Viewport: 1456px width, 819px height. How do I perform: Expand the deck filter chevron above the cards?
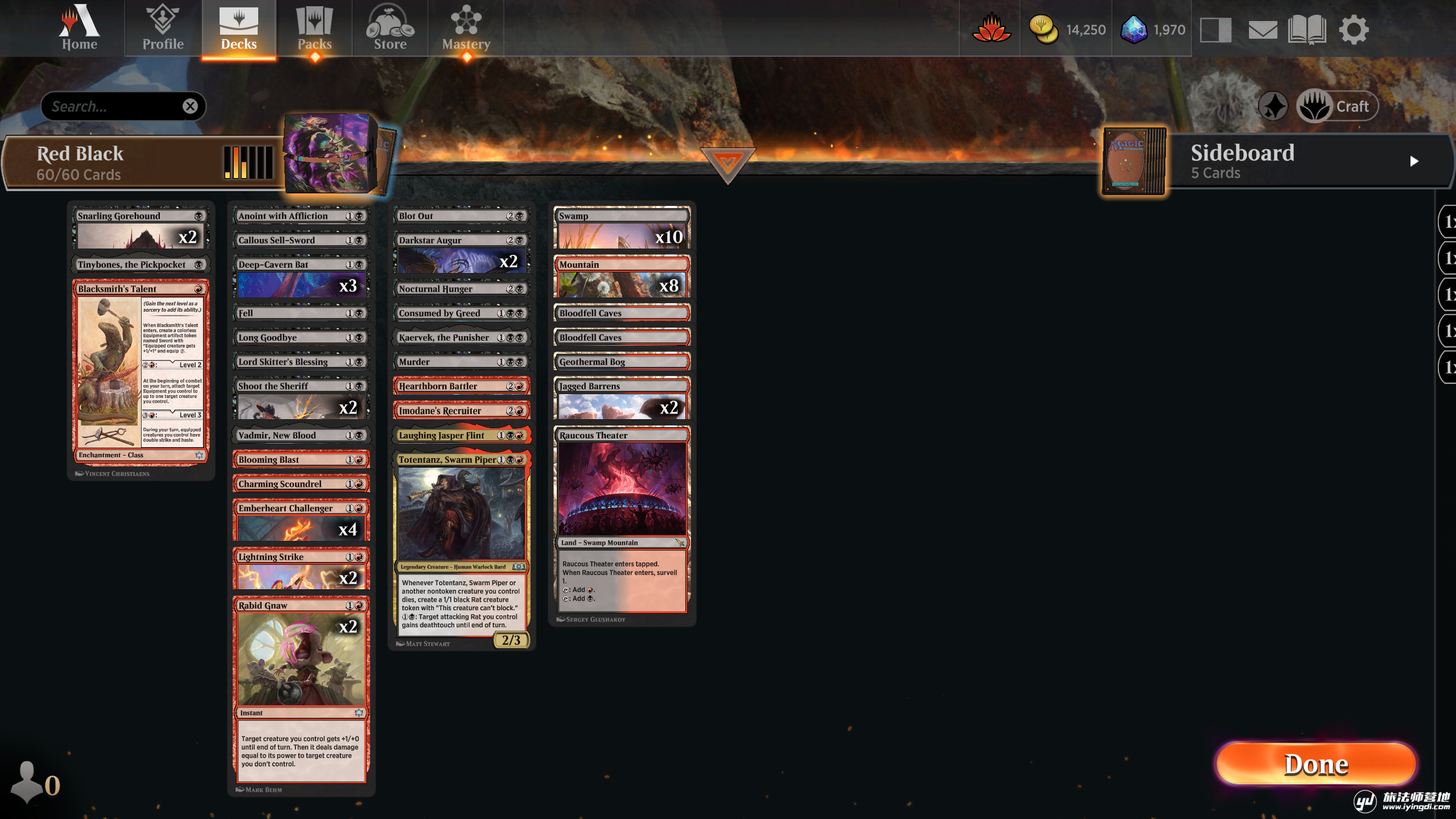click(728, 161)
